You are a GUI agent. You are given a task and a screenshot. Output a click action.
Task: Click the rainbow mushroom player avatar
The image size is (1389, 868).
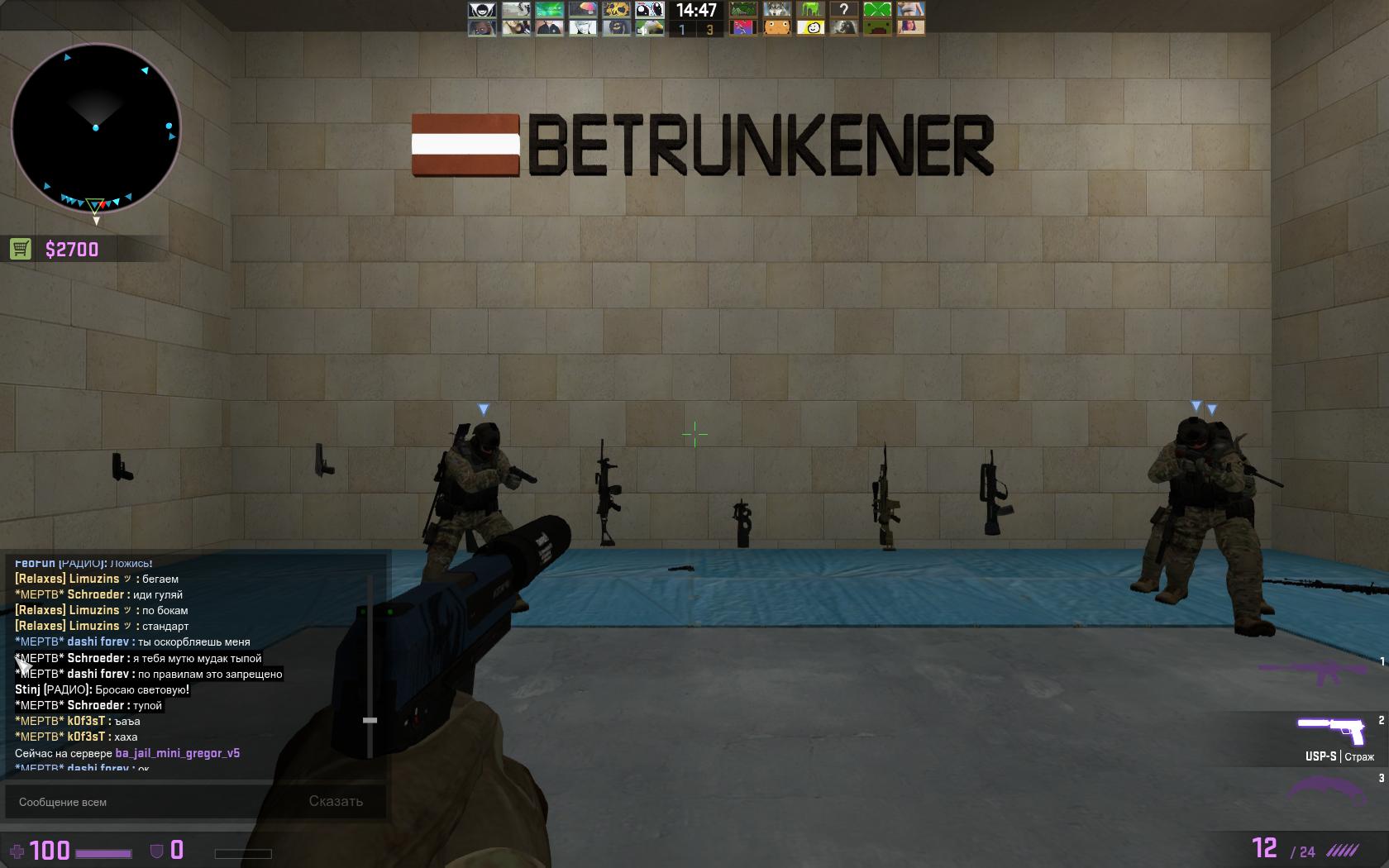click(x=582, y=10)
